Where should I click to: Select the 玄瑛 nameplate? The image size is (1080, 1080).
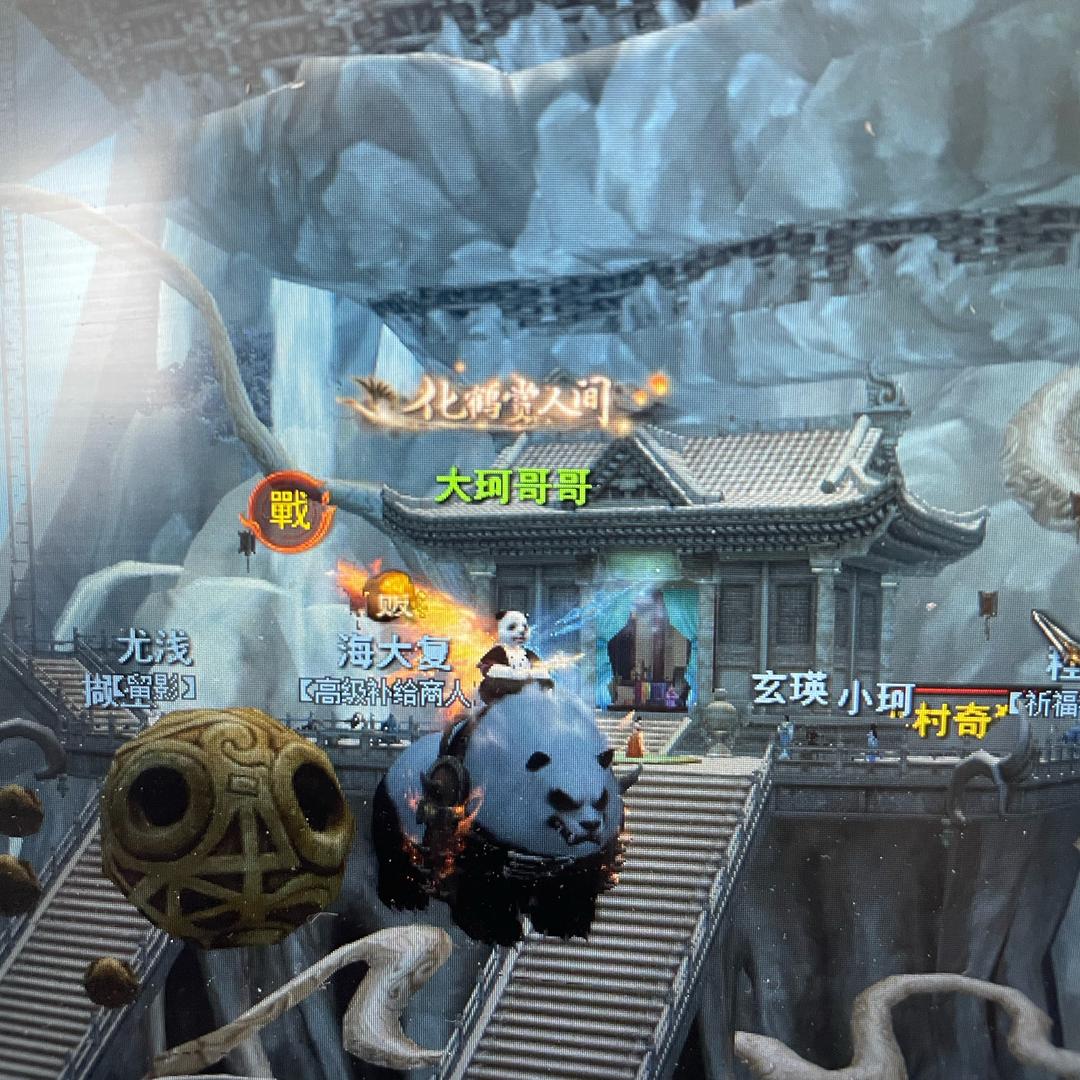[790, 691]
